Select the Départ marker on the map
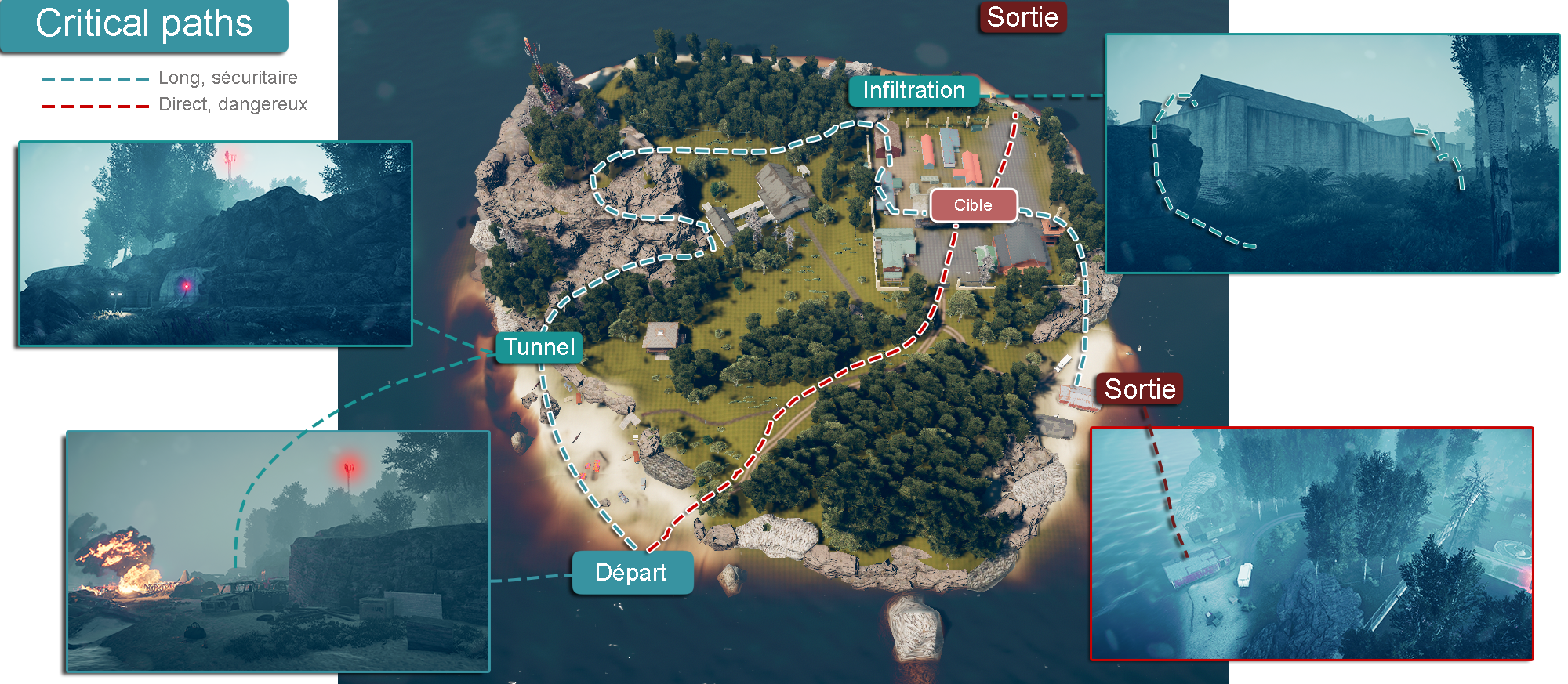Screen dimensions: 1568x684 (632, 573)
